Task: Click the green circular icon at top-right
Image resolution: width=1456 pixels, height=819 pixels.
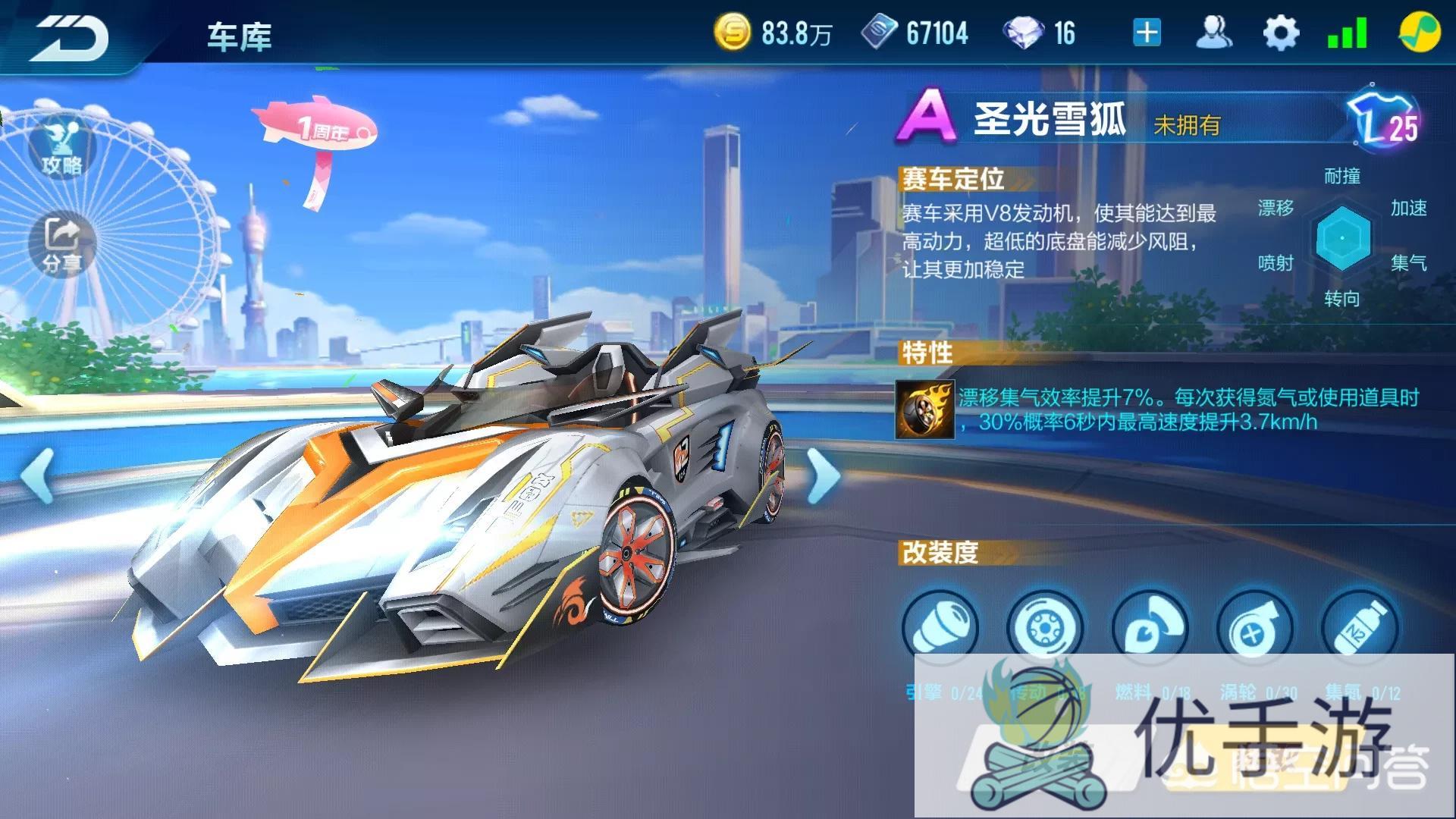Action: point(1418,33)
